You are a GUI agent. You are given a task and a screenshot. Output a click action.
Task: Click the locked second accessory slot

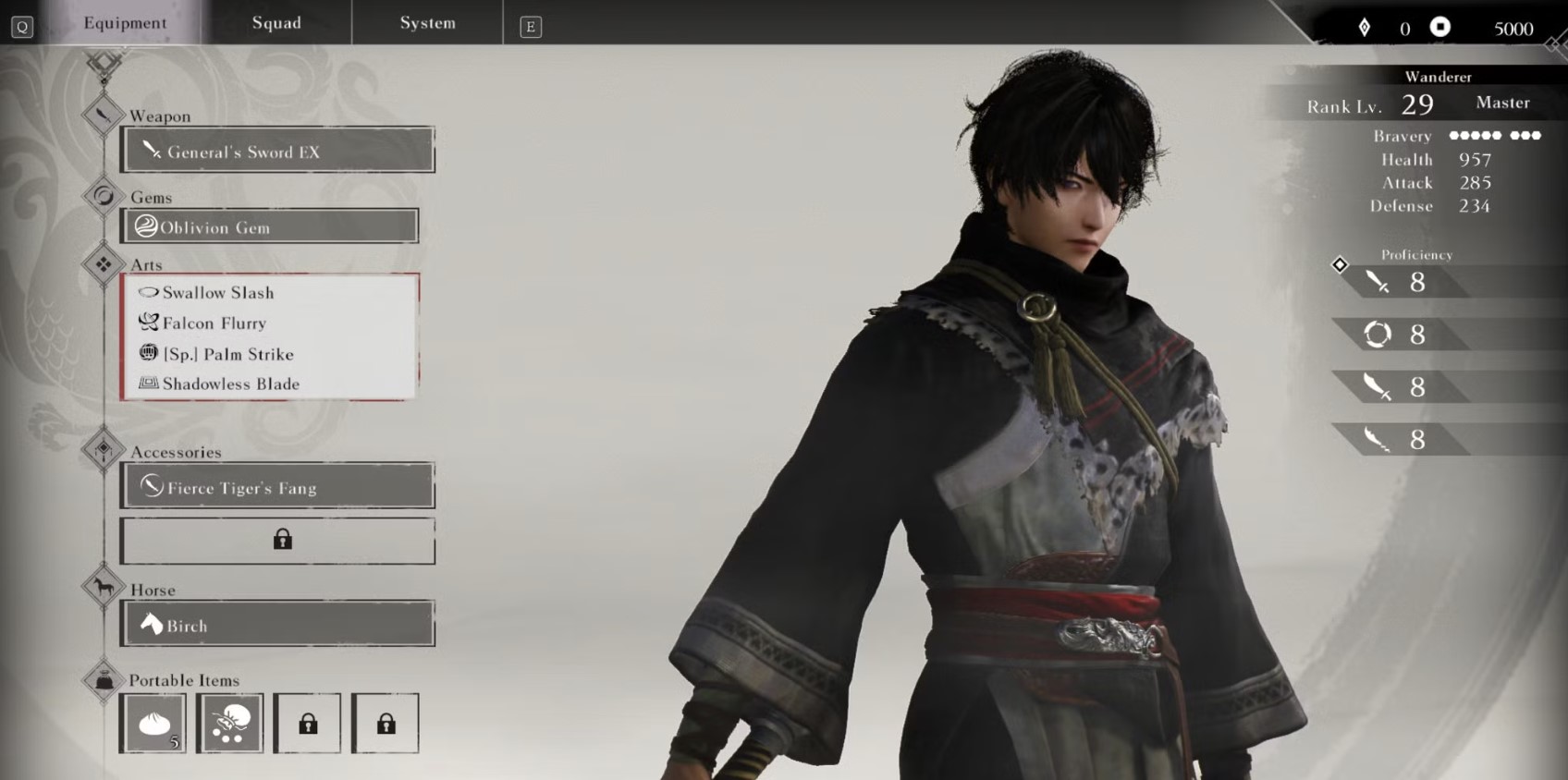(x=277, y=540)
